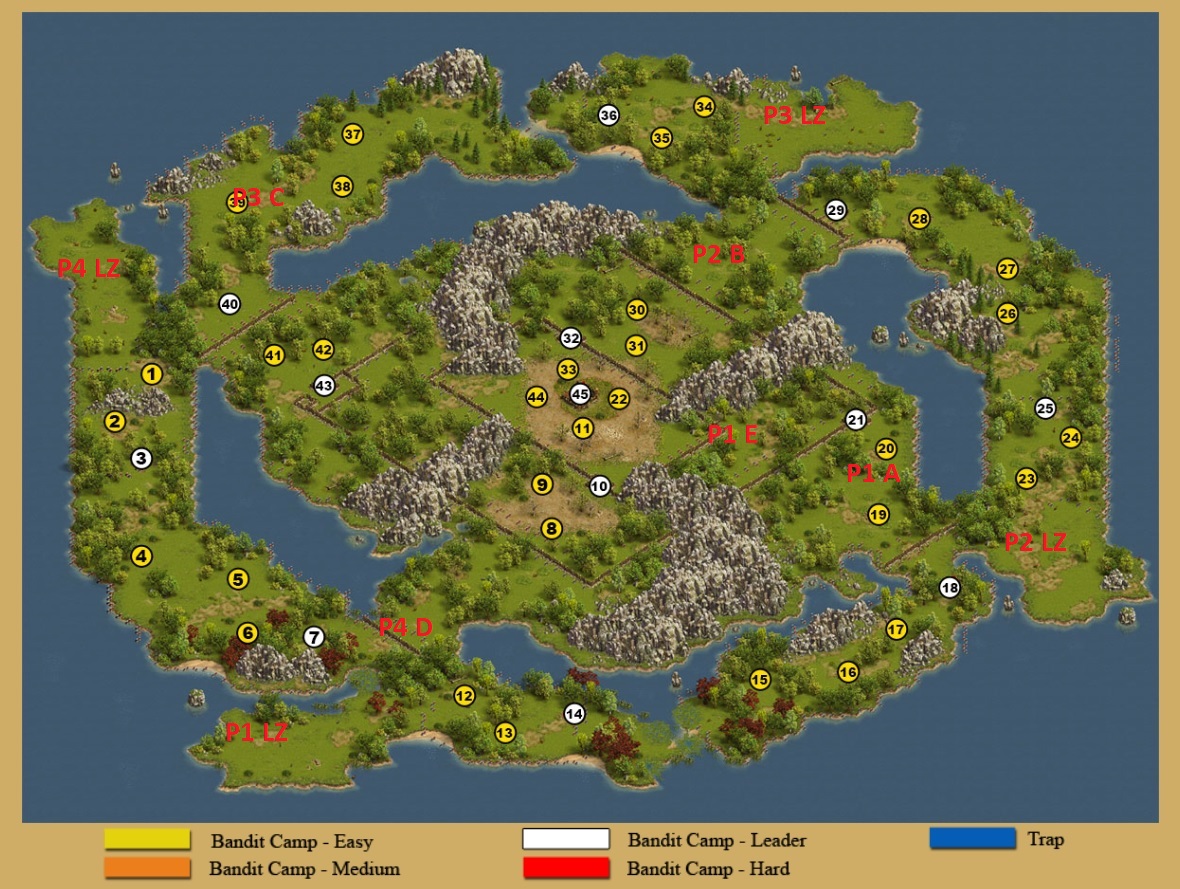Select easy camp marker 37
This screenshot has width=1180, height=889.
pos(352,134)
